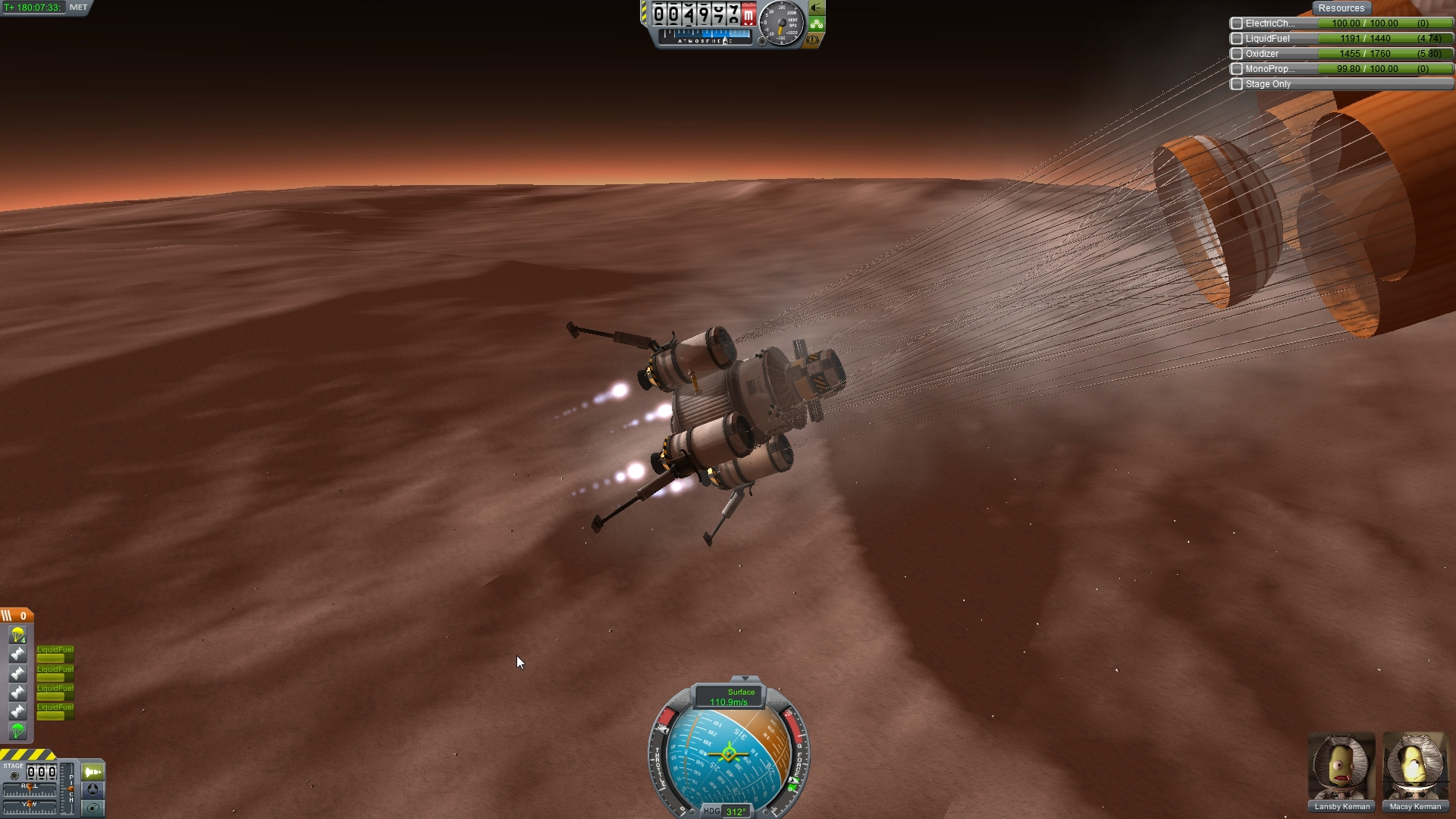Click the Surface speed mode readout

(730, 697)
